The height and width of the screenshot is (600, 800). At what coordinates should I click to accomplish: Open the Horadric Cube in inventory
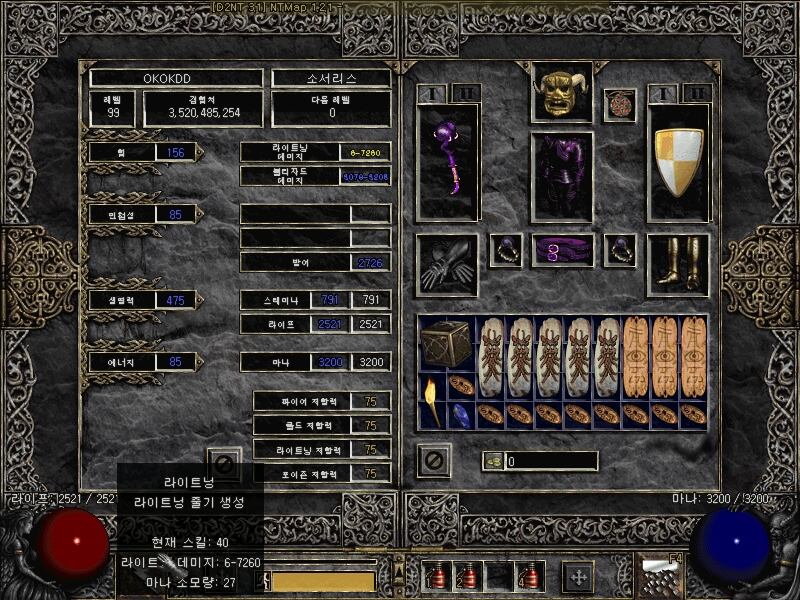click(x=446, y=344)
